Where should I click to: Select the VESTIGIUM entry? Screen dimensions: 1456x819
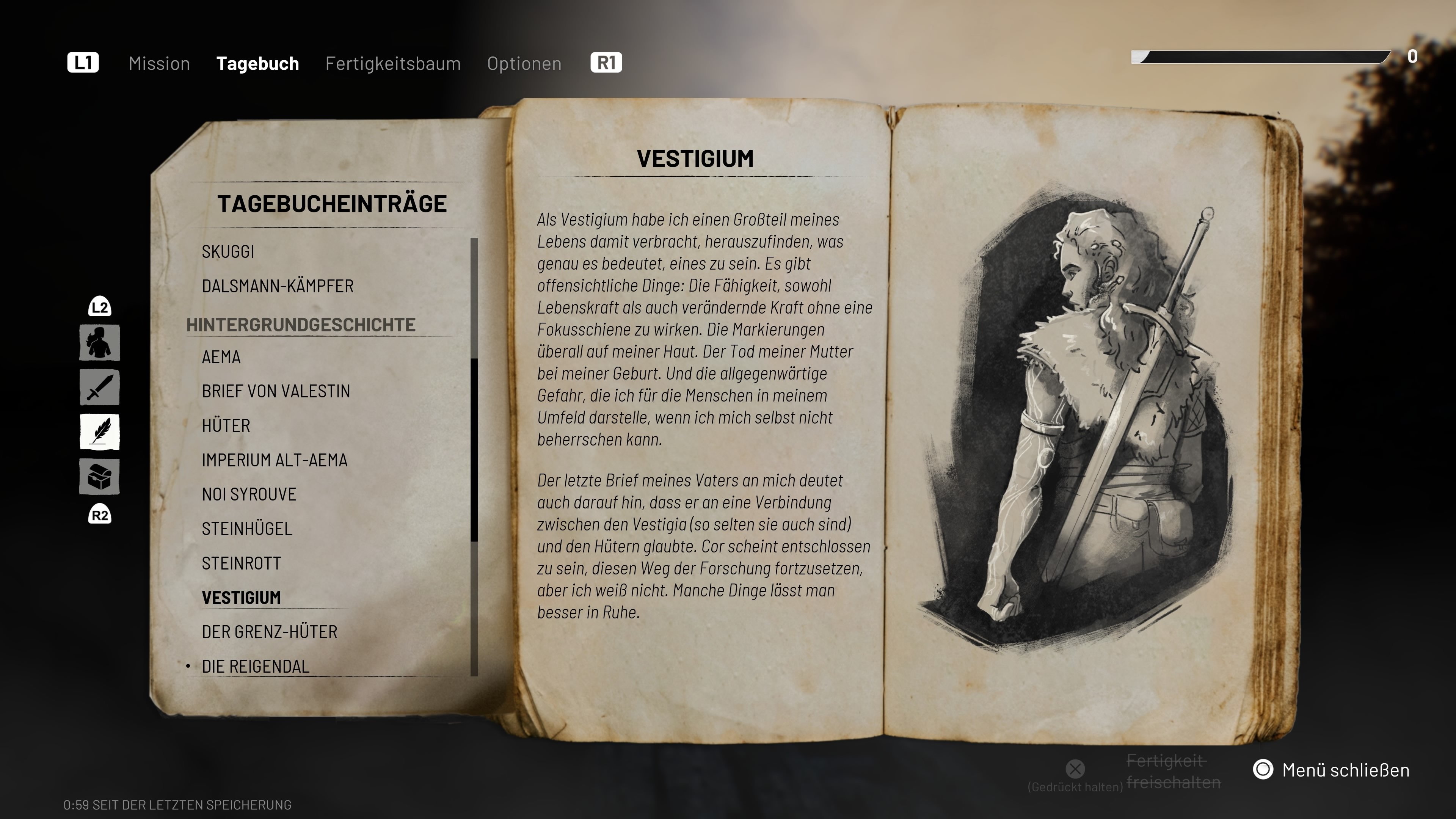point(242,598)
